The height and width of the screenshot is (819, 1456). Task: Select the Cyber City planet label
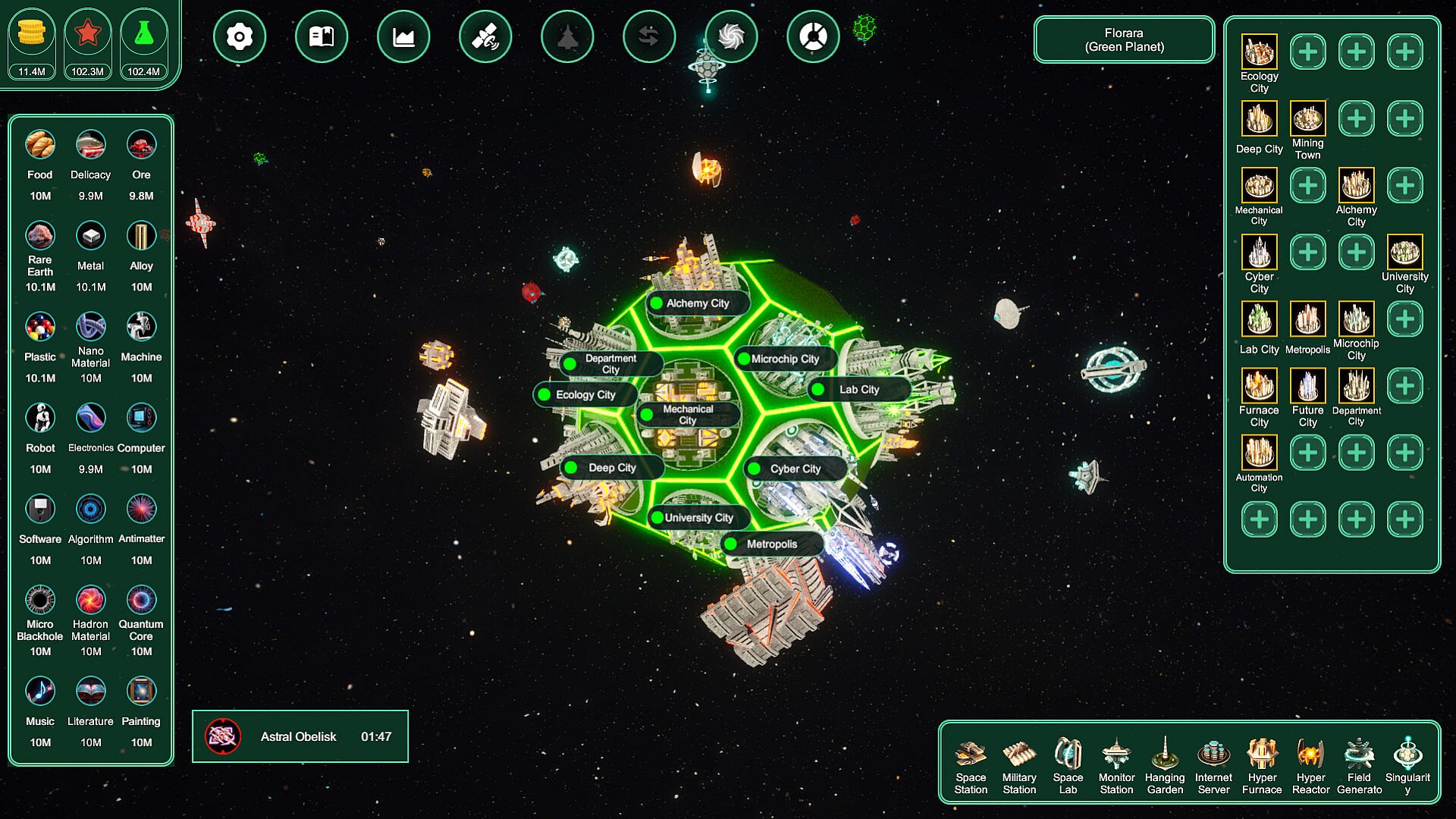795,469
